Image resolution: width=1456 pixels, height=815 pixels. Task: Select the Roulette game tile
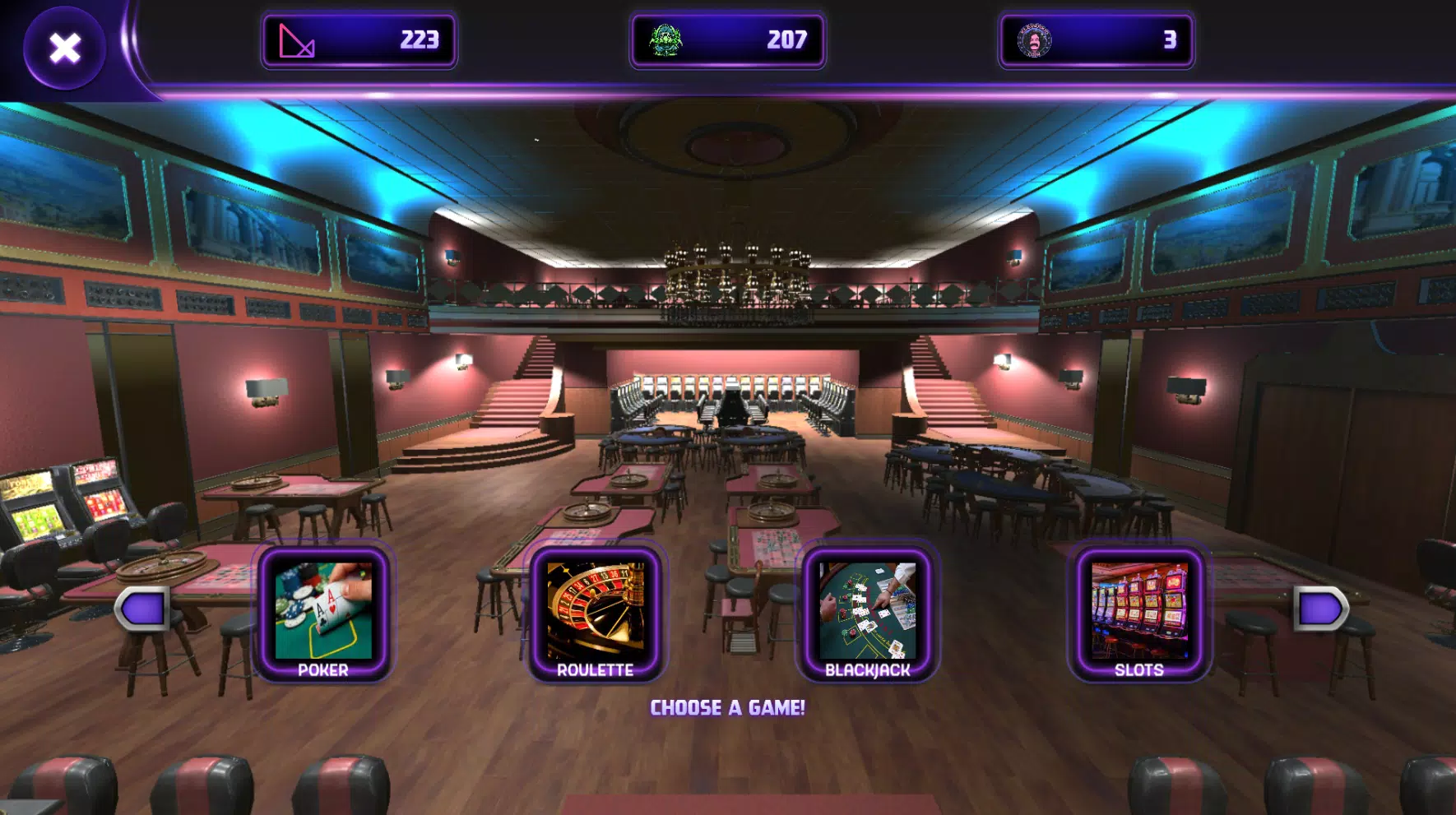(595, 614)
